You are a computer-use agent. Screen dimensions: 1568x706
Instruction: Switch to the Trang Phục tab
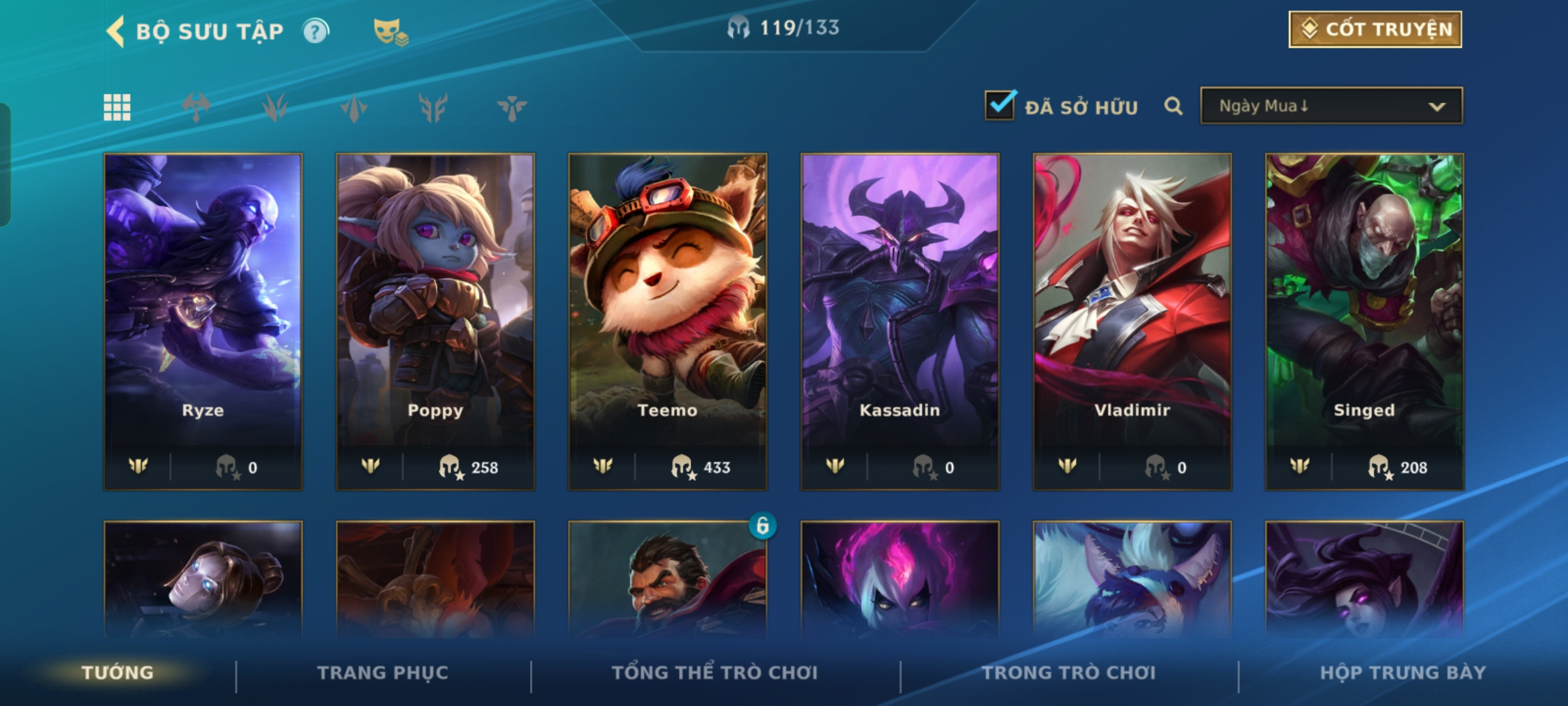[383, 673]
